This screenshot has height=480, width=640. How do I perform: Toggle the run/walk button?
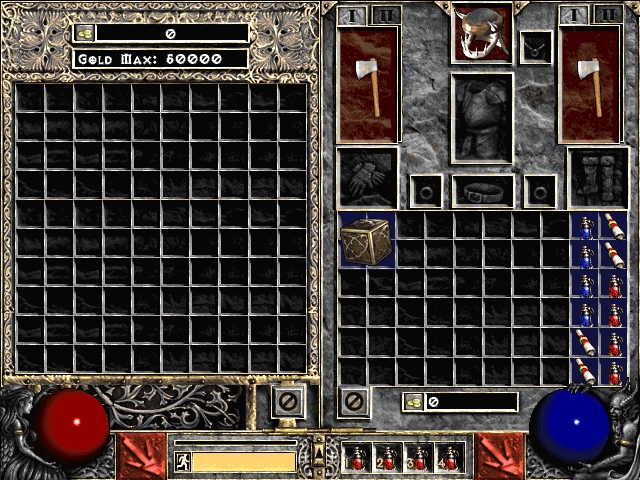pyautogui.click(x=183, y=461)
